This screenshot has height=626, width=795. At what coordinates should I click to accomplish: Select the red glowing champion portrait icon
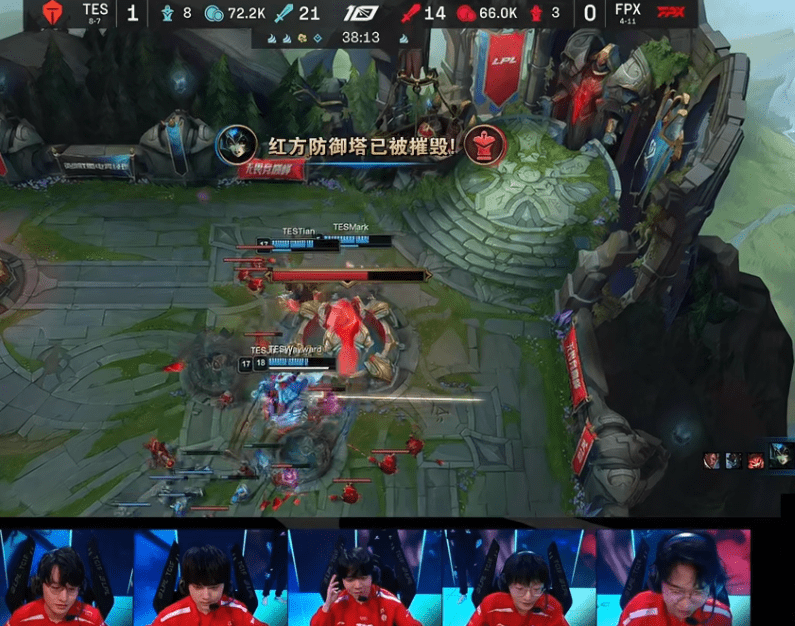click(755, 460)
